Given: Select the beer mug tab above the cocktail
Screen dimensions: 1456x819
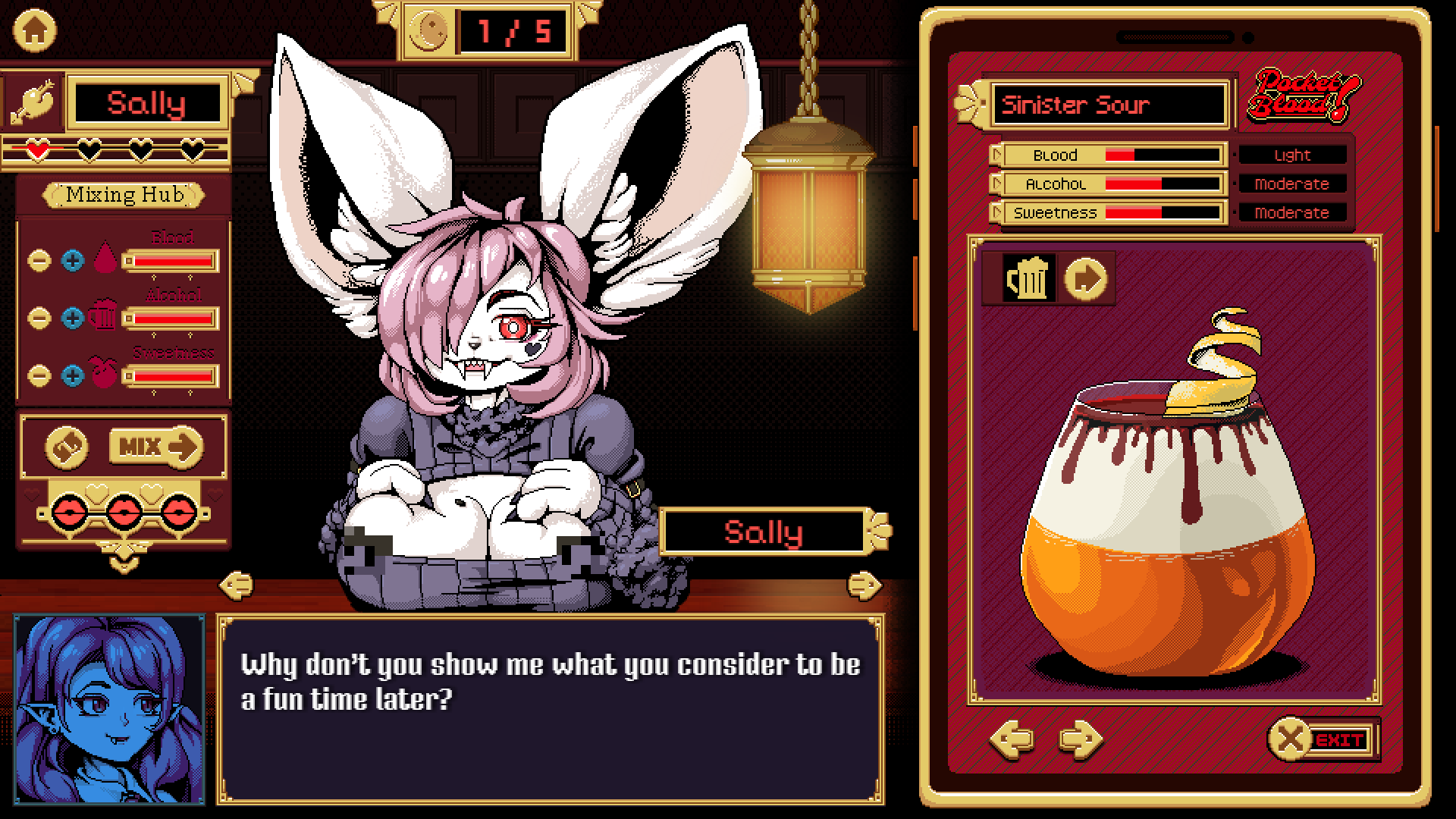Looking at the screenshot, I should [x=1030, y=279].
